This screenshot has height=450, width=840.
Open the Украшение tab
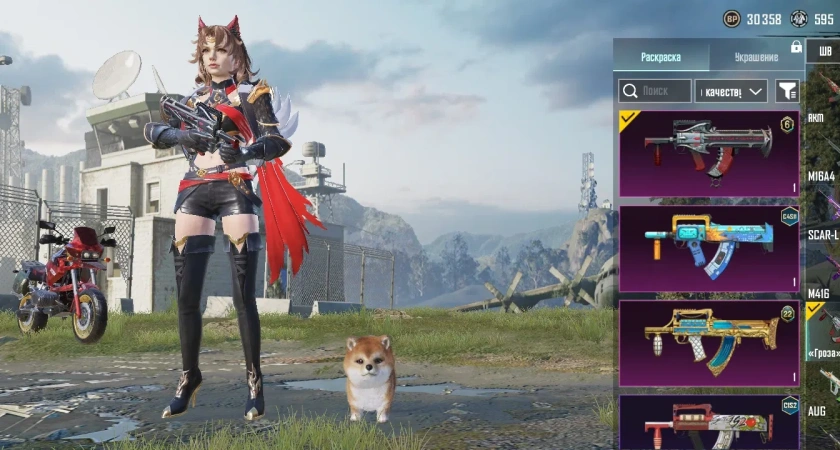tap(756, 58)
